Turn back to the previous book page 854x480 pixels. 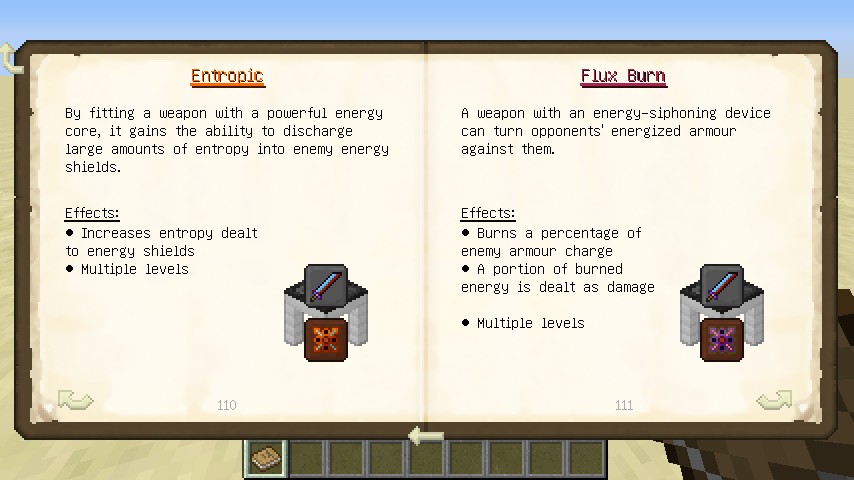tap(75, 401)
